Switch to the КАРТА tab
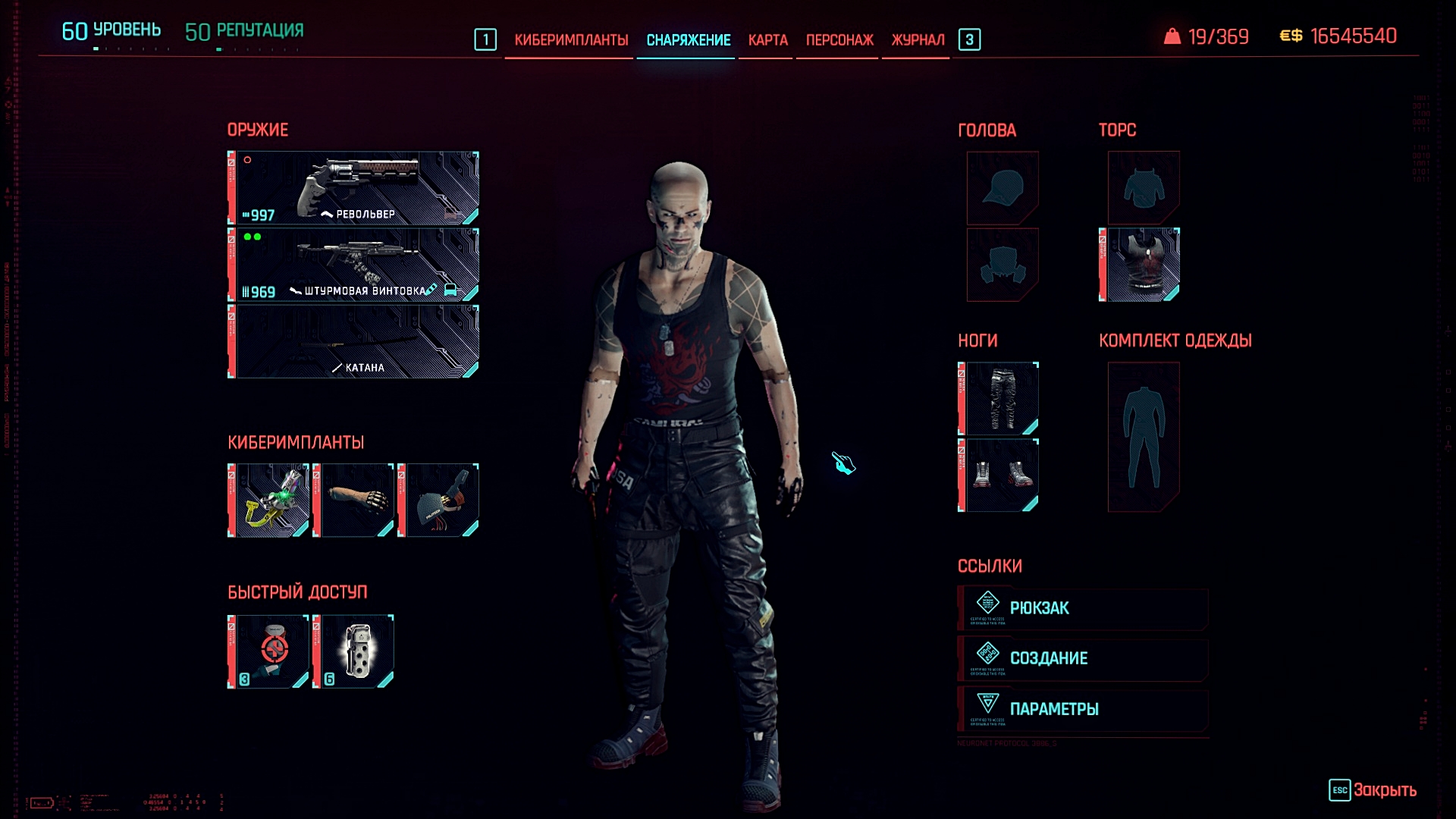The width and height of the screenshot is (1456, 819). 765,39
